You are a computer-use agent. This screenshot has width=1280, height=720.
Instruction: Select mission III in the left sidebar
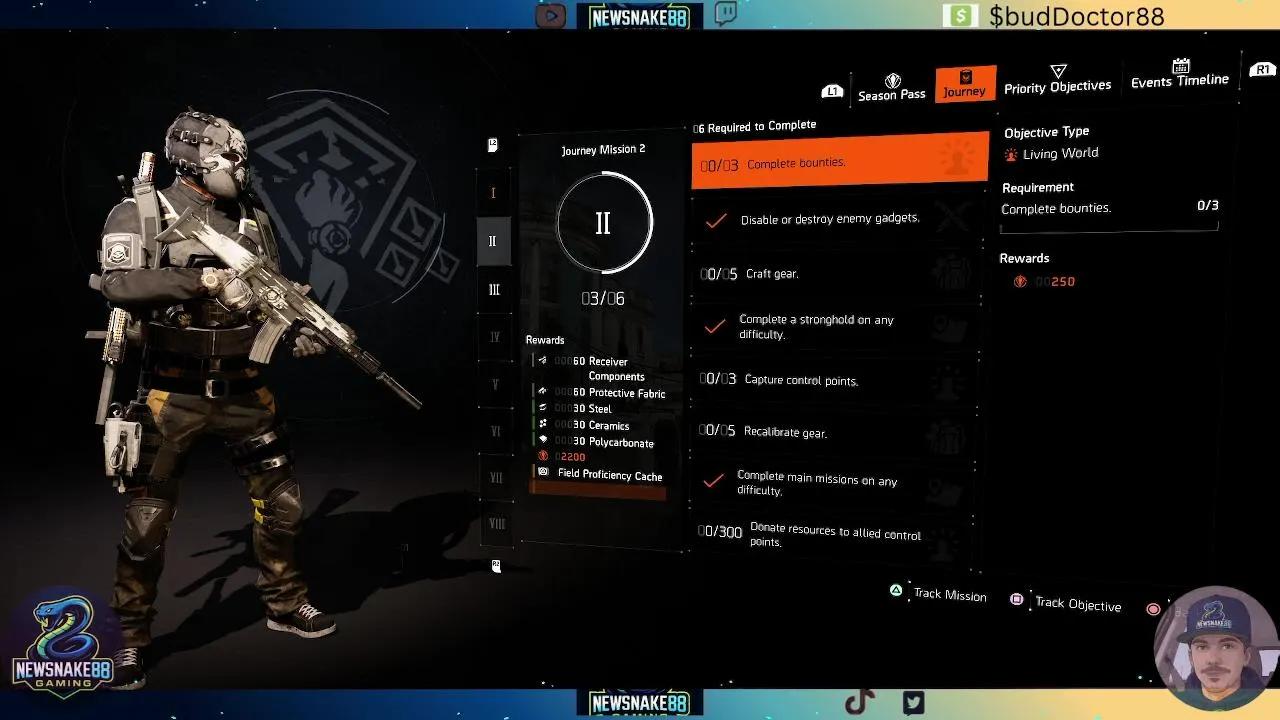pyautogui.click(x=493, y=289)
